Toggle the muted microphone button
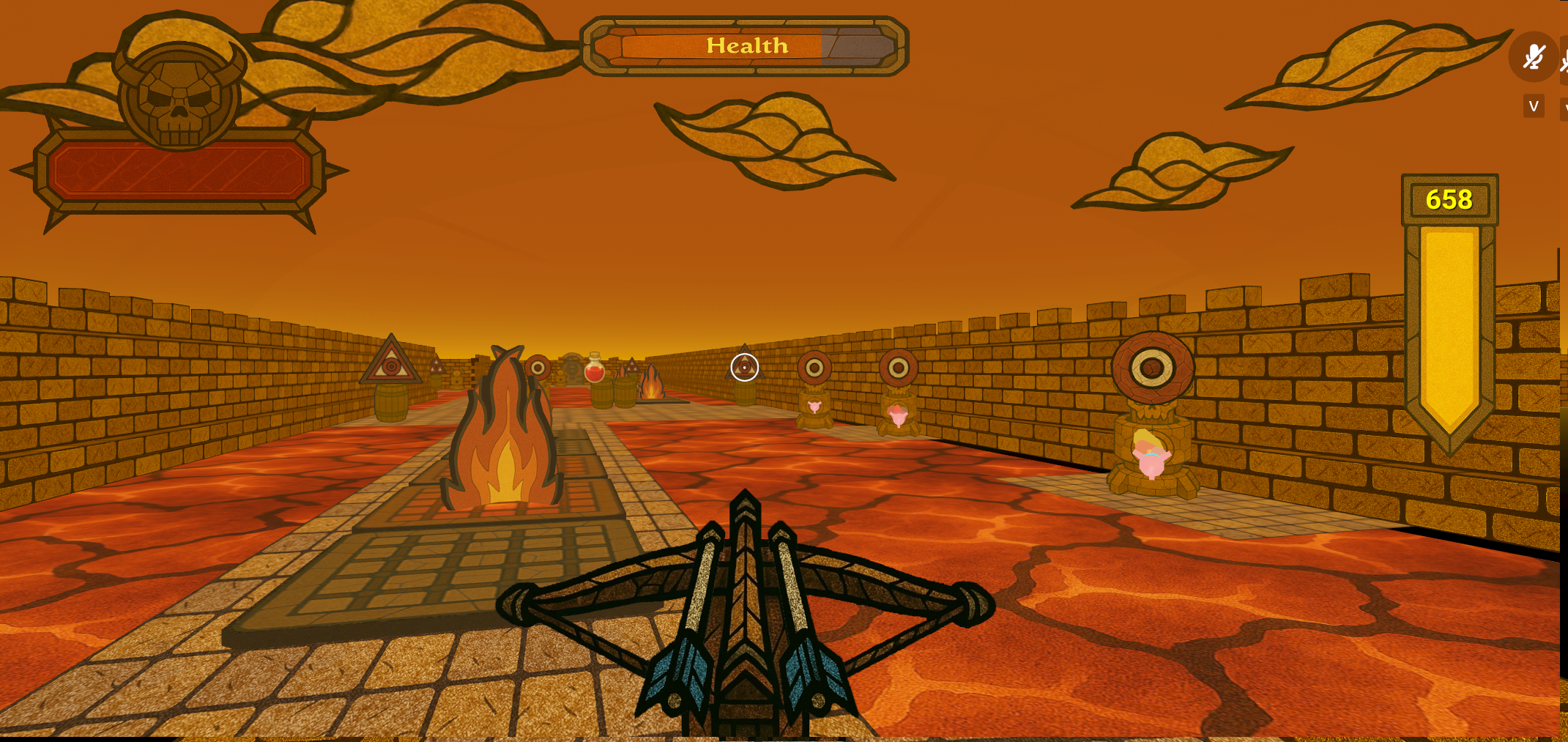Screen dimensions: 1568x742 point(1532,57)
